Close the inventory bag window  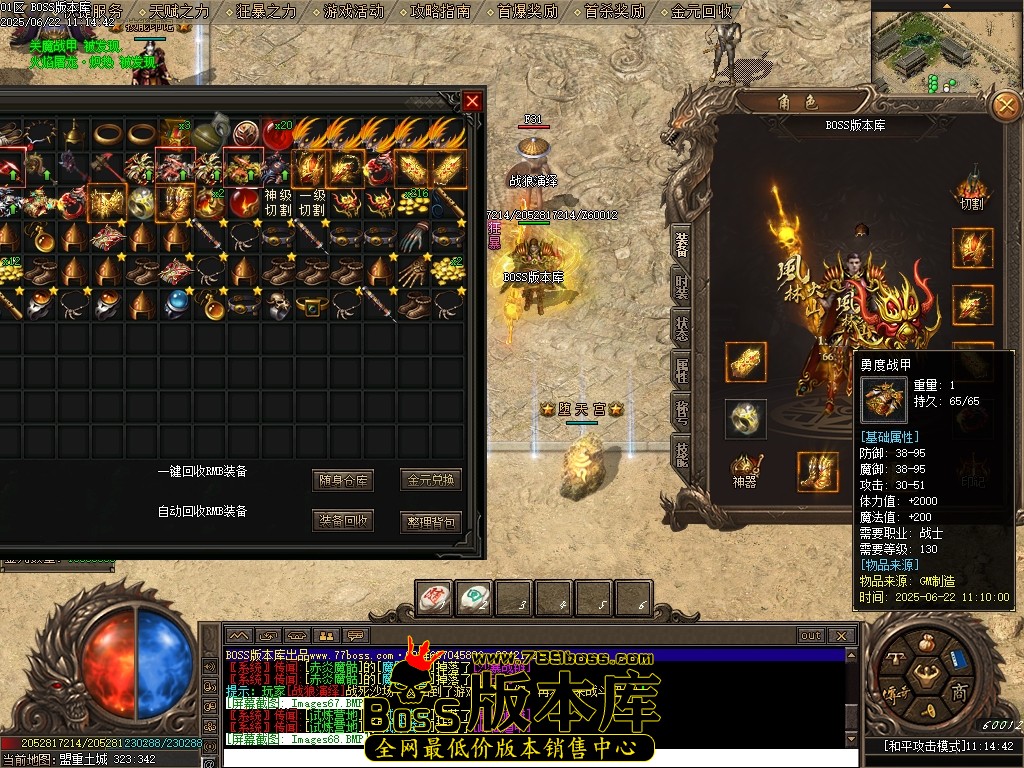pyautogui.click(x=473, y=101)
